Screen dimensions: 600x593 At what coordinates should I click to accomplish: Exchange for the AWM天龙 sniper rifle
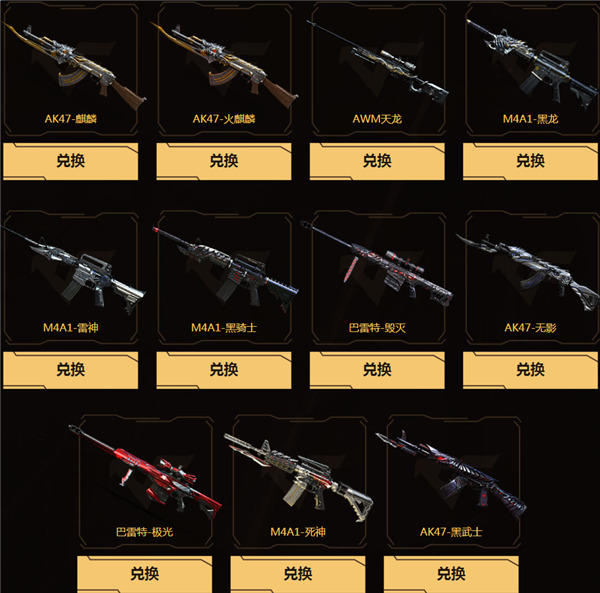click(x=376, y=160)
